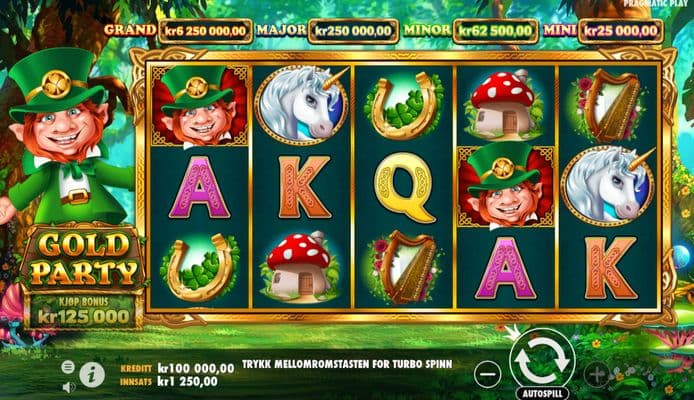Image resolution: width=694 pixels, height=400 pixels.
Task: Increase the bet with the plus button
Action: click(x=597, y=374)
